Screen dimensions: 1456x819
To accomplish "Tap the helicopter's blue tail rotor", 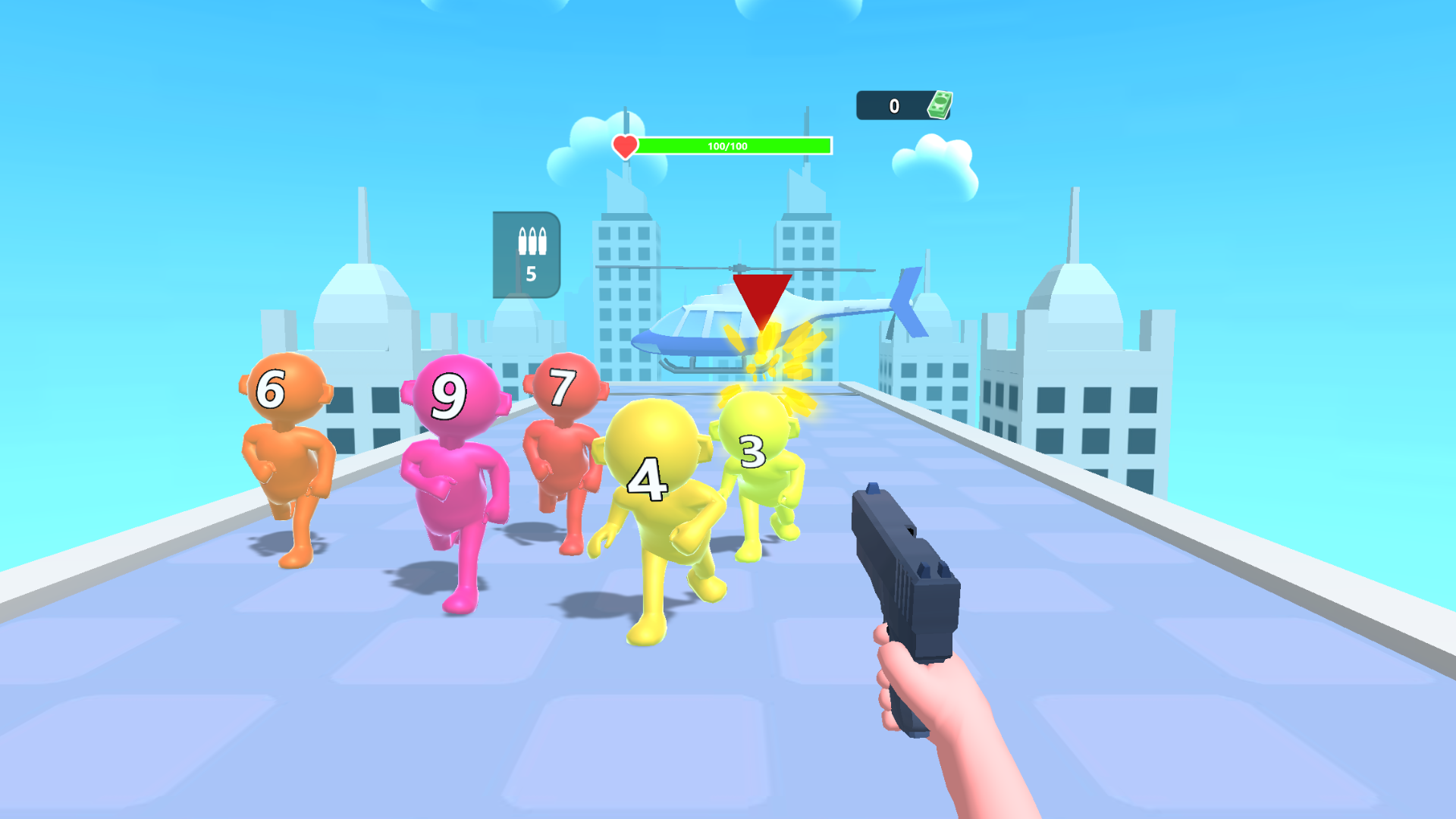I will point(906,303).
